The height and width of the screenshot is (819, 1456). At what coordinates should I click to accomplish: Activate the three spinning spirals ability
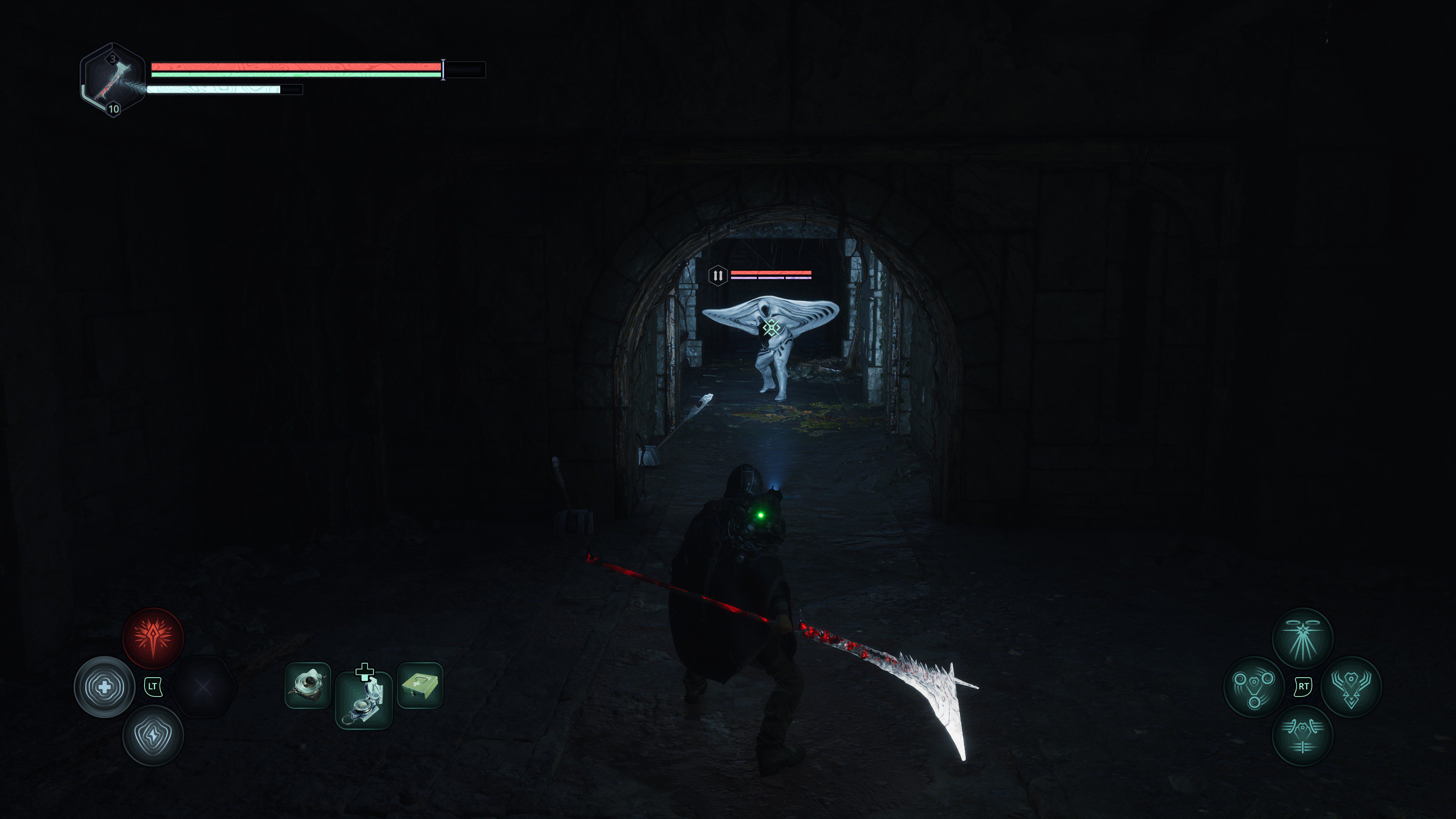[1254, 687]
